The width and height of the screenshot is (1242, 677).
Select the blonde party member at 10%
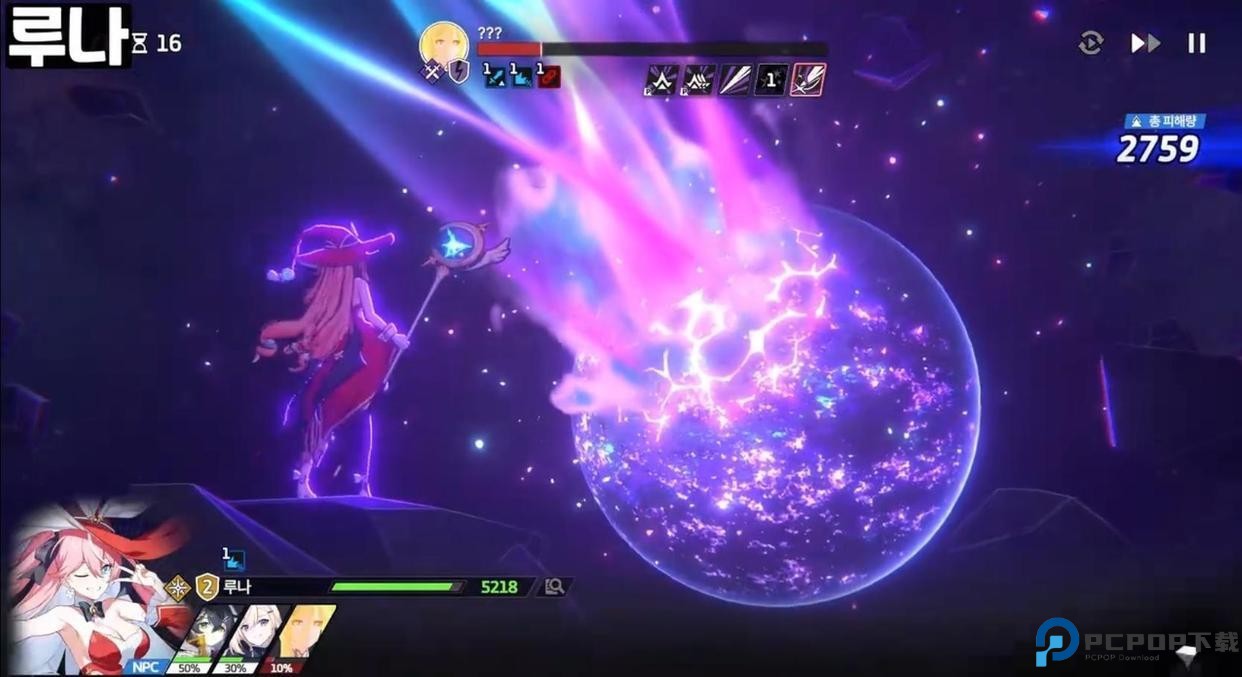(x=304, y=634)
